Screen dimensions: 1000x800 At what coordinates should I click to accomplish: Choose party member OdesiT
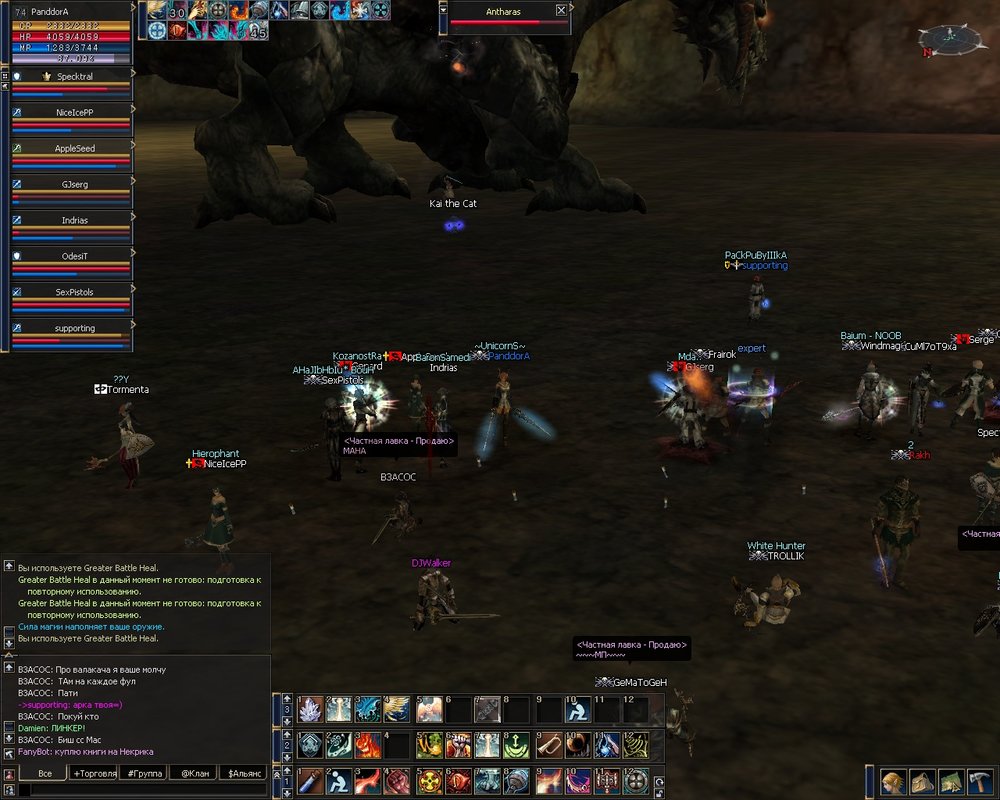[x=74, y=256]
